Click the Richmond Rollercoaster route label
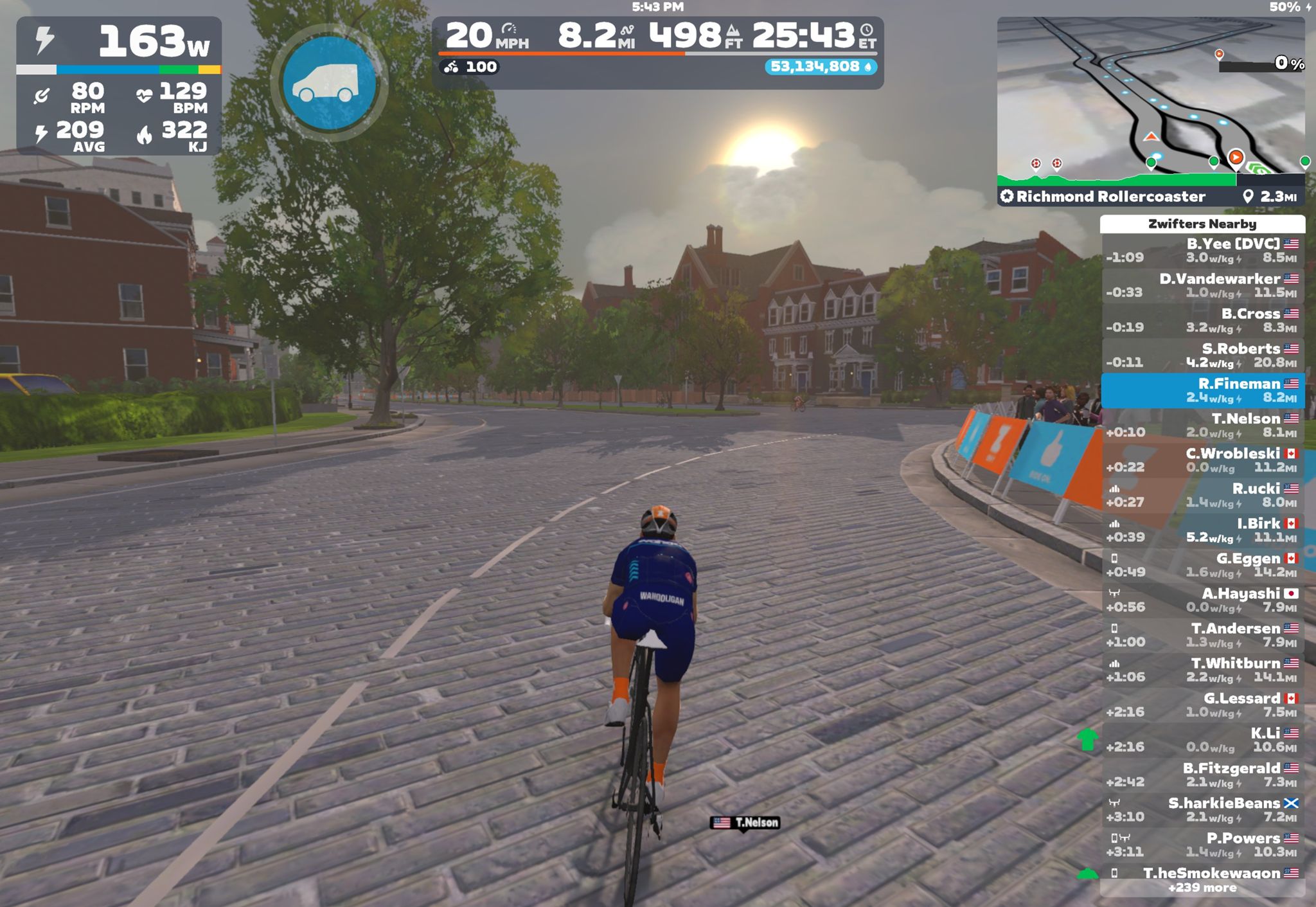This screenshot has height=907, width=1316. pos(1110,197)
